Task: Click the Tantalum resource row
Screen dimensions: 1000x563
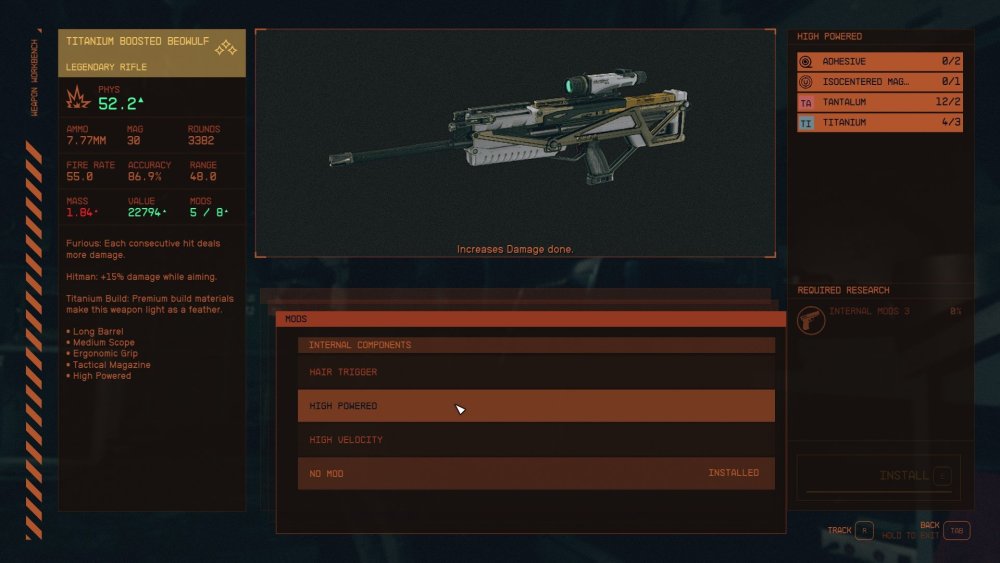Action: (879, 102)
